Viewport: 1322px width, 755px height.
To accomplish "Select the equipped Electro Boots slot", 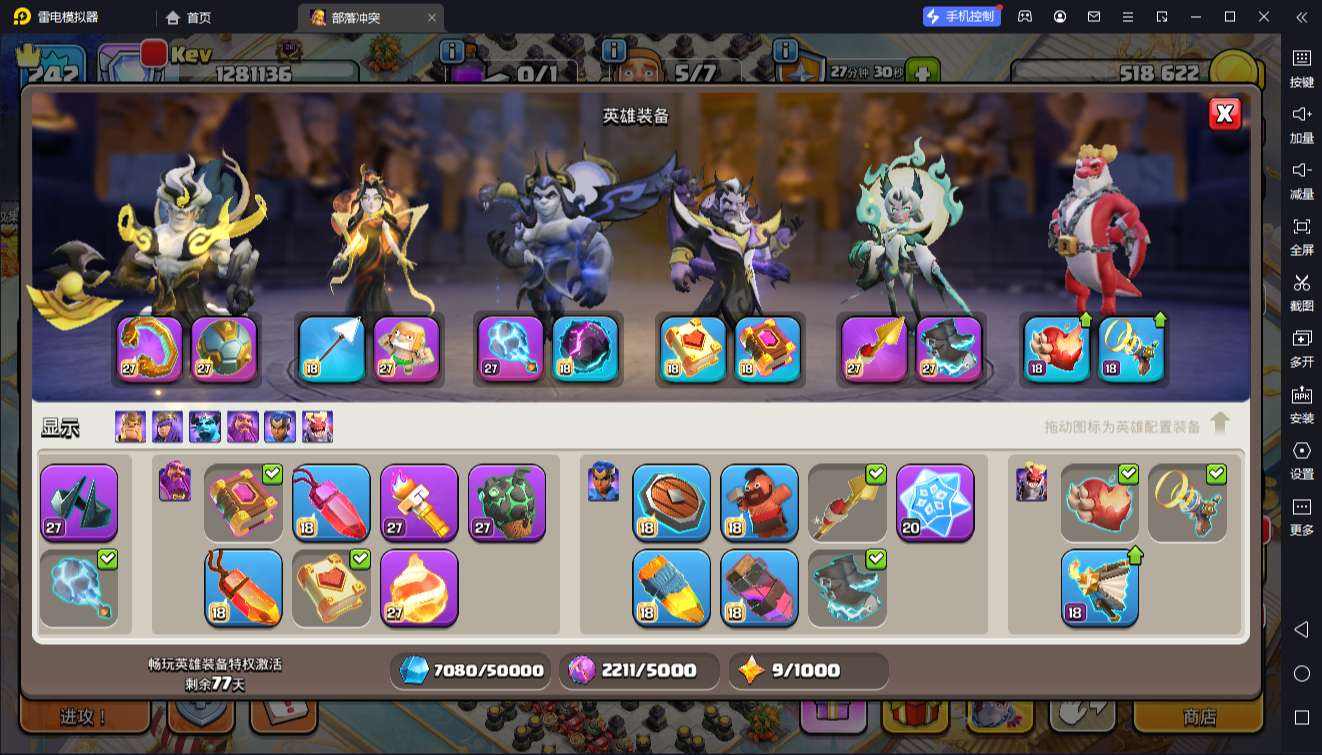I will point(949,349).
